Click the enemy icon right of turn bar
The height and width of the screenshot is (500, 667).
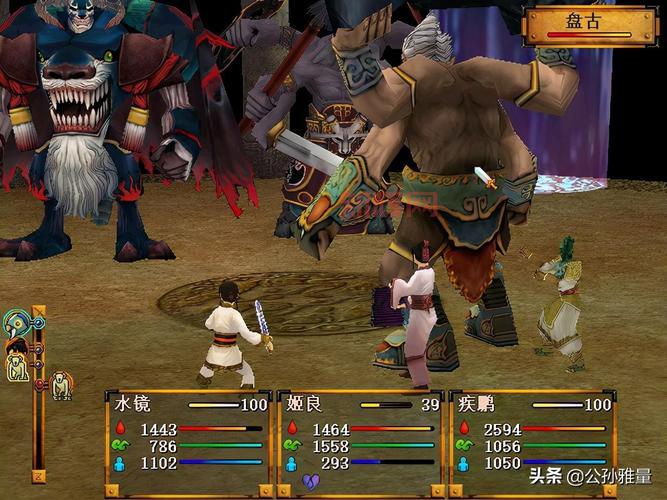61,384
